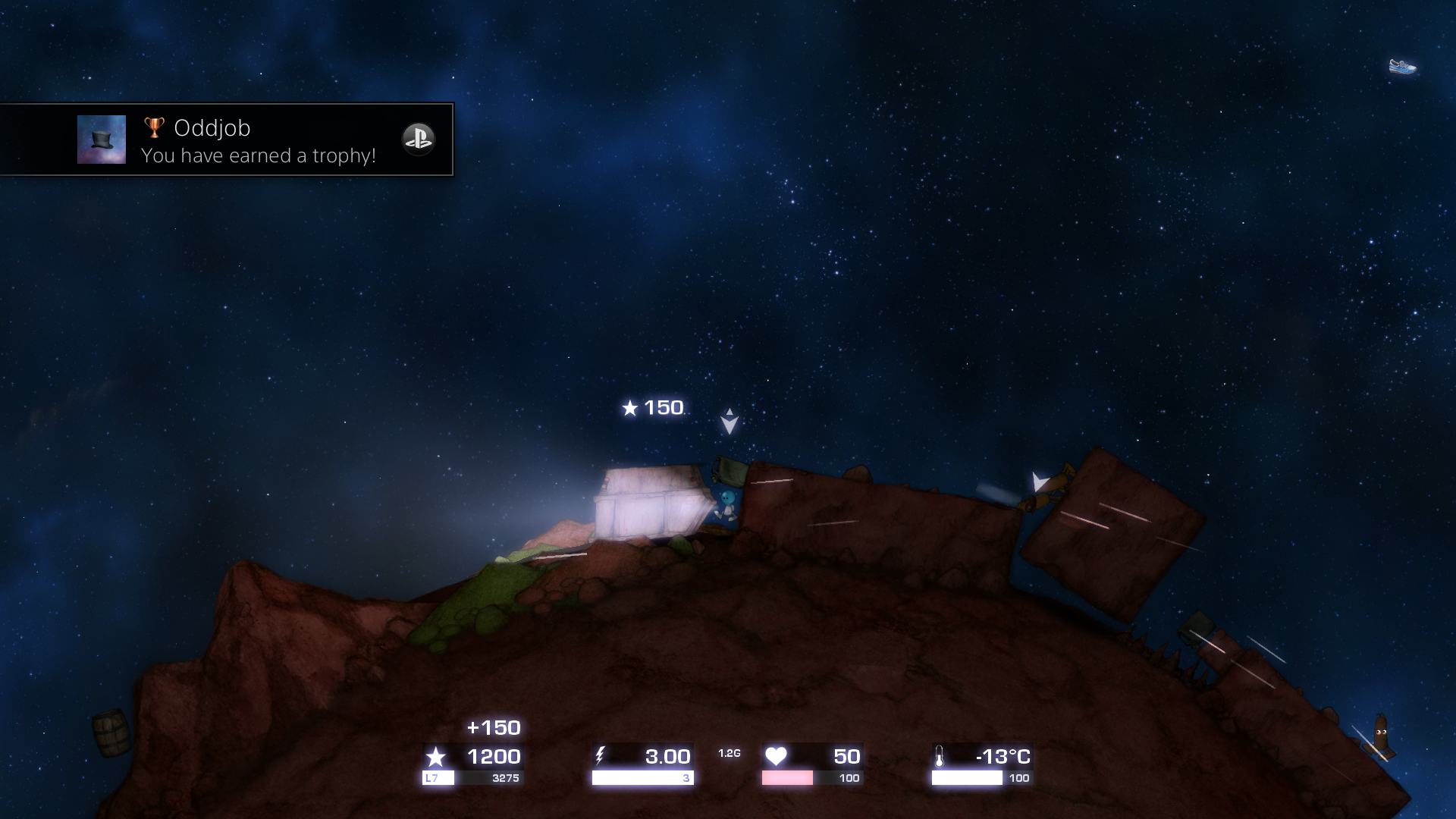Image resolution: width=1456 pixels, height=819 pixels.
Task: Click the top hat trophy thumbnail
Action: click(101, 140)
